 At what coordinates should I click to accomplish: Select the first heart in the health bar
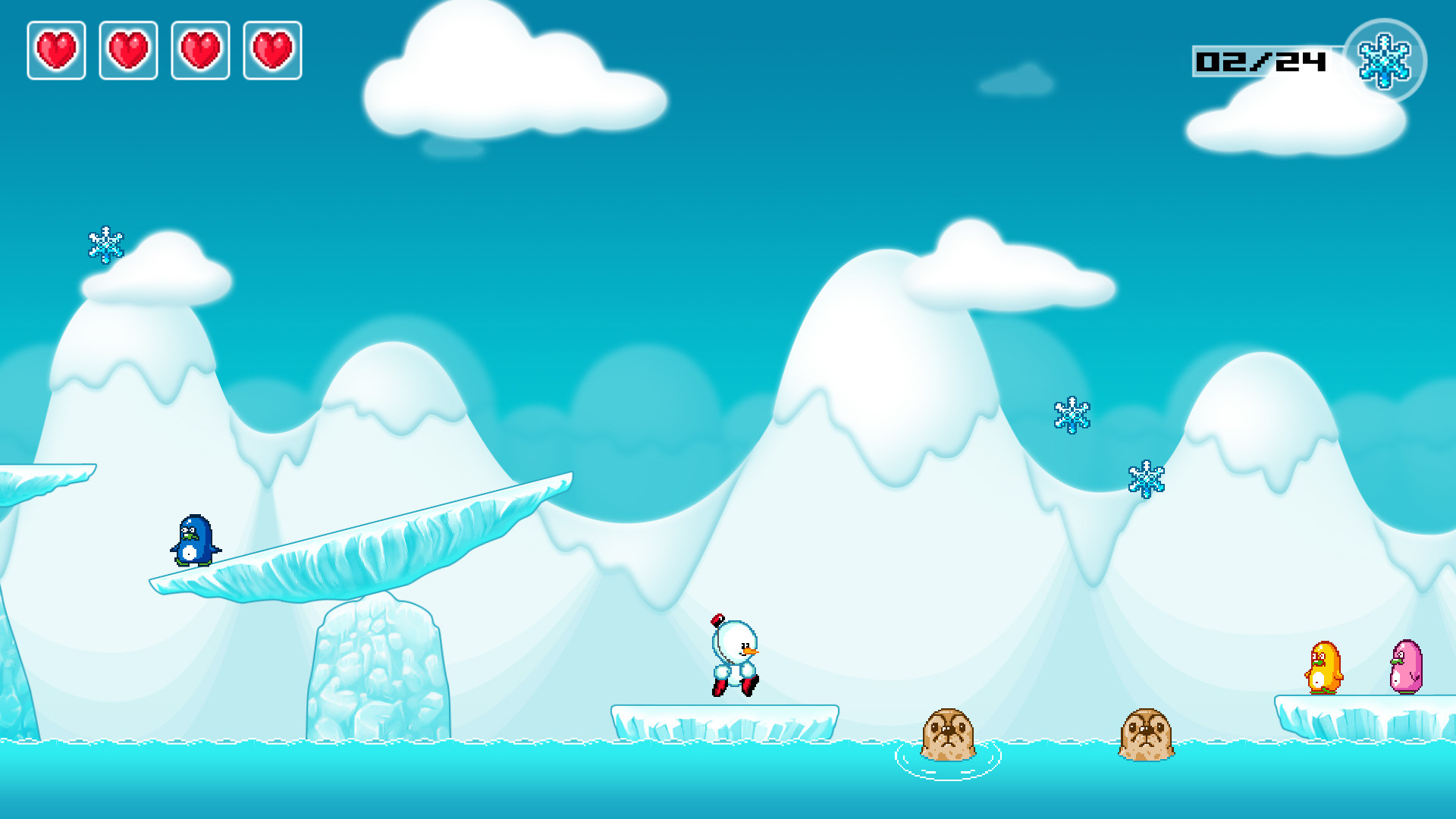[x=55, y=49]
